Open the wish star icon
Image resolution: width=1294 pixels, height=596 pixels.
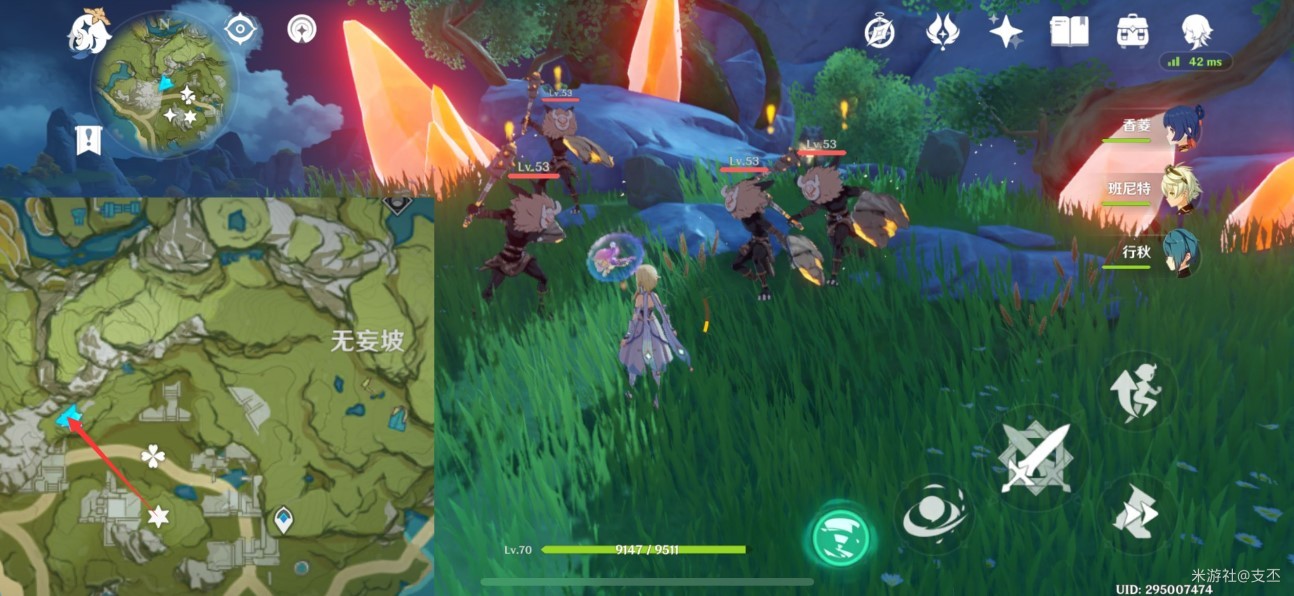[x=1005, y=32]
